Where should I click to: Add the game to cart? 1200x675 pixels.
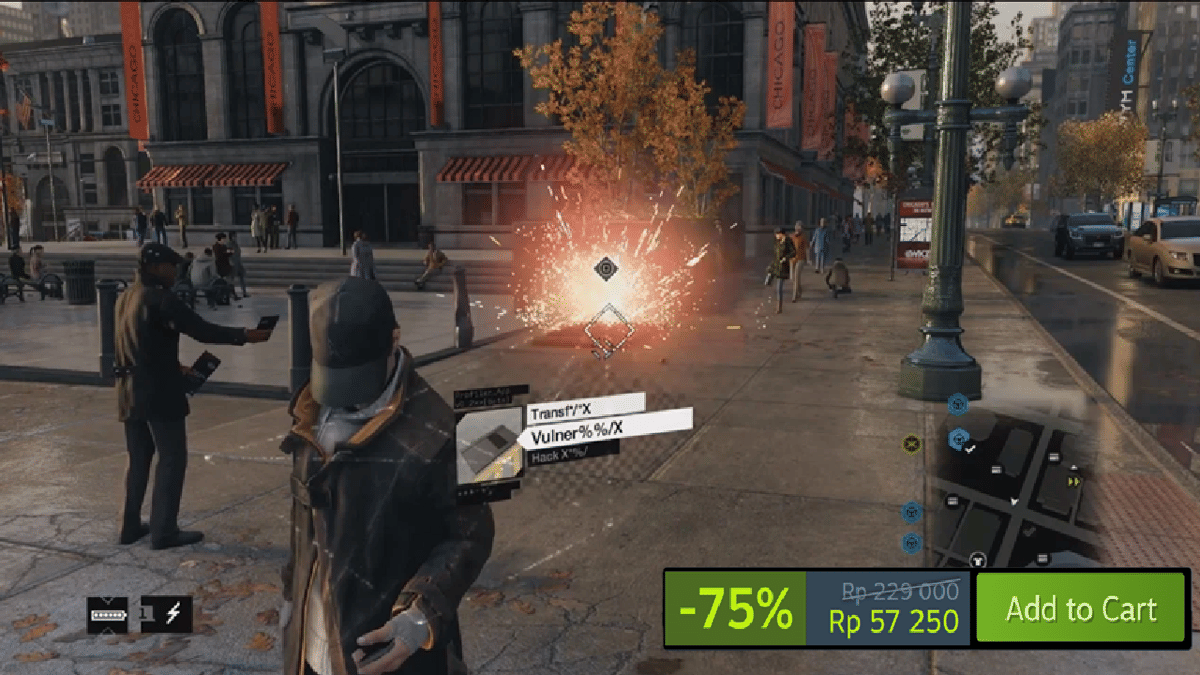(1081, 608)
